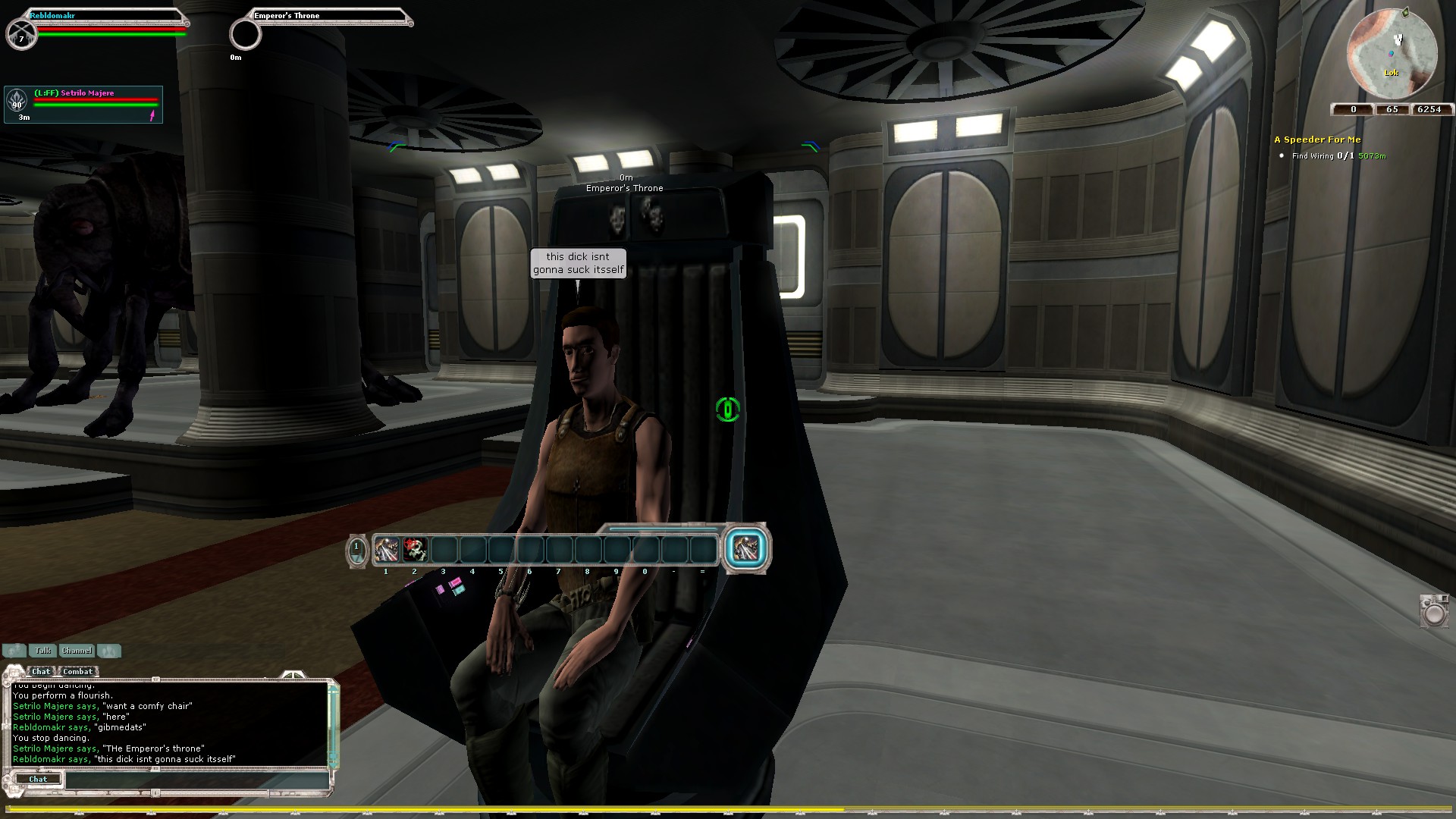The image size is (1456, 819).
Task: Click the two-figures icon right of Channel
Action: tap(109, 651)
